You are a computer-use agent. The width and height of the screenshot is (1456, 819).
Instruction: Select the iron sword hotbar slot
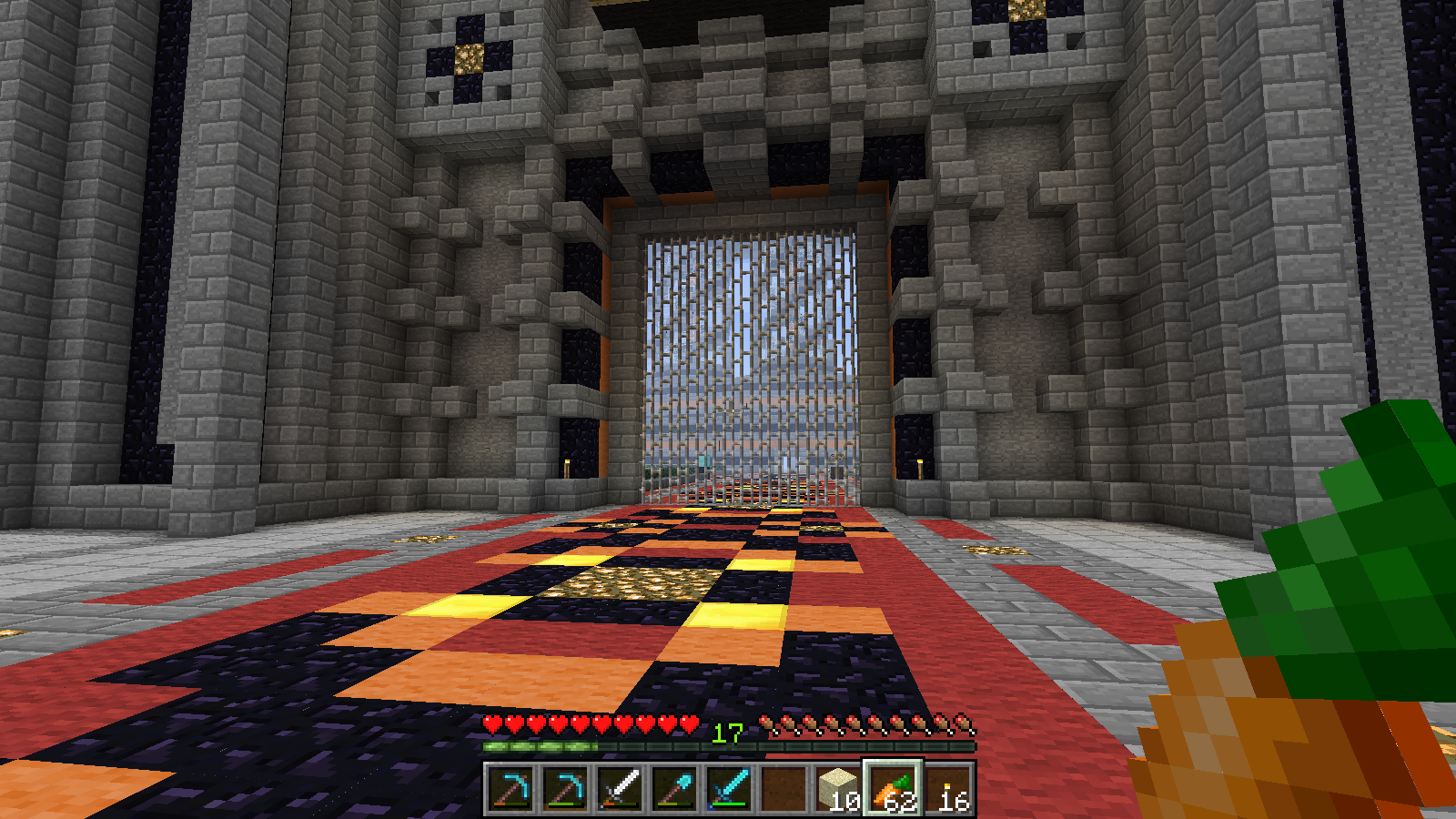(x=620, y=788)
